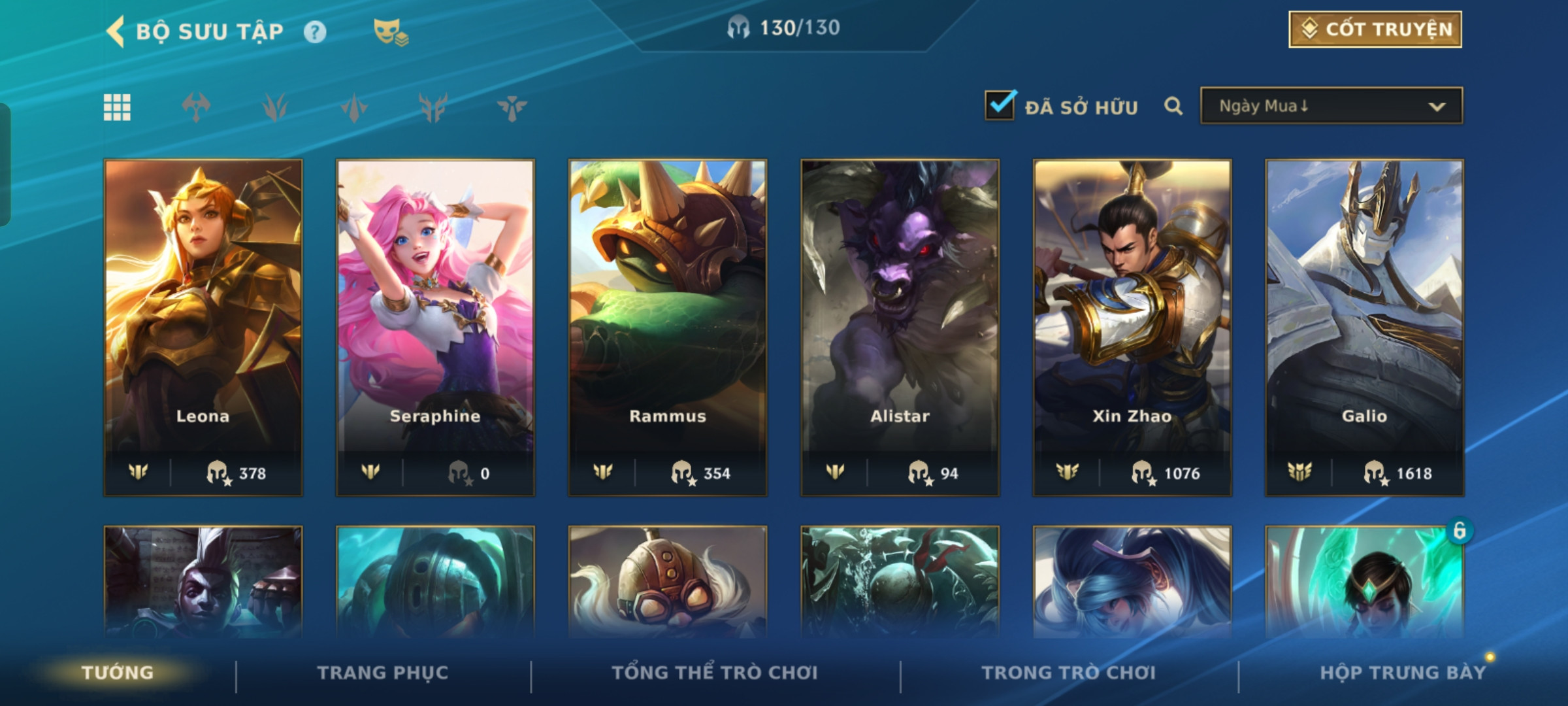Select the Tướng tab
This screenshot has height=706, width=1568.
(x=118, y=673)
